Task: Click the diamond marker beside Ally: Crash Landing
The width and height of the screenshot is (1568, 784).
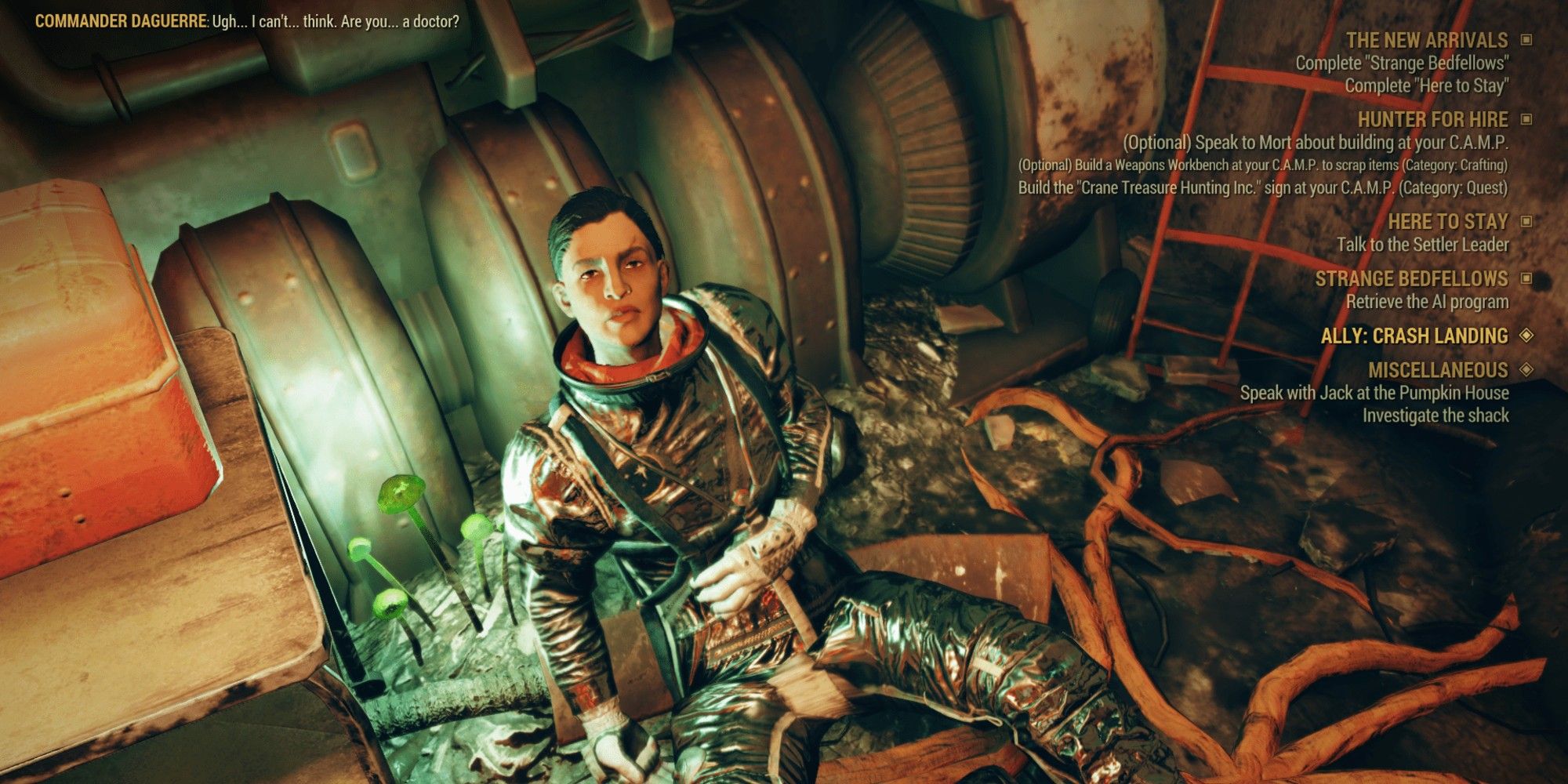Action: 1526,335
